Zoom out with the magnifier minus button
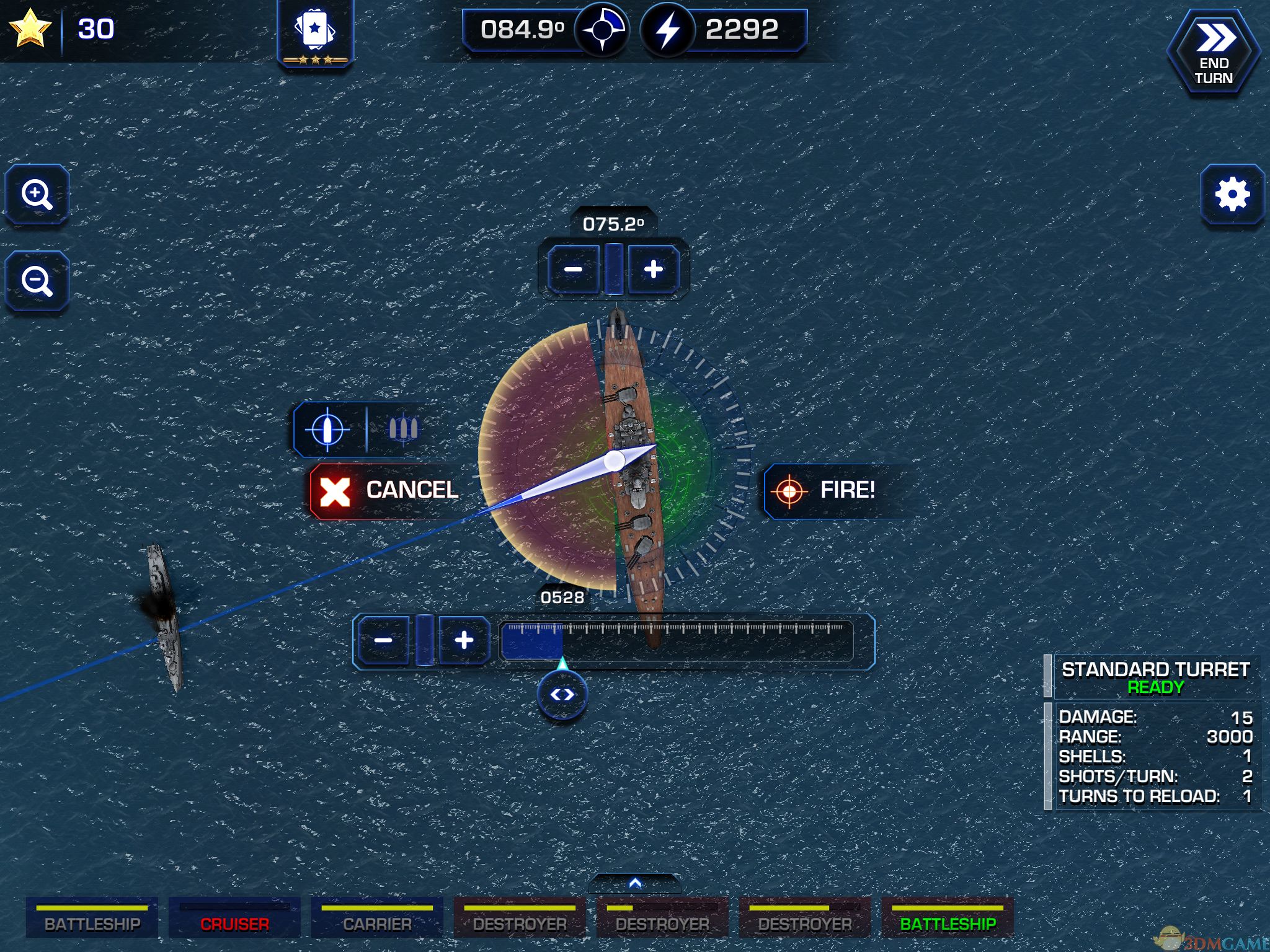Screen dimensions: 1270x952 pyautogui.click(x=37, y=281)
